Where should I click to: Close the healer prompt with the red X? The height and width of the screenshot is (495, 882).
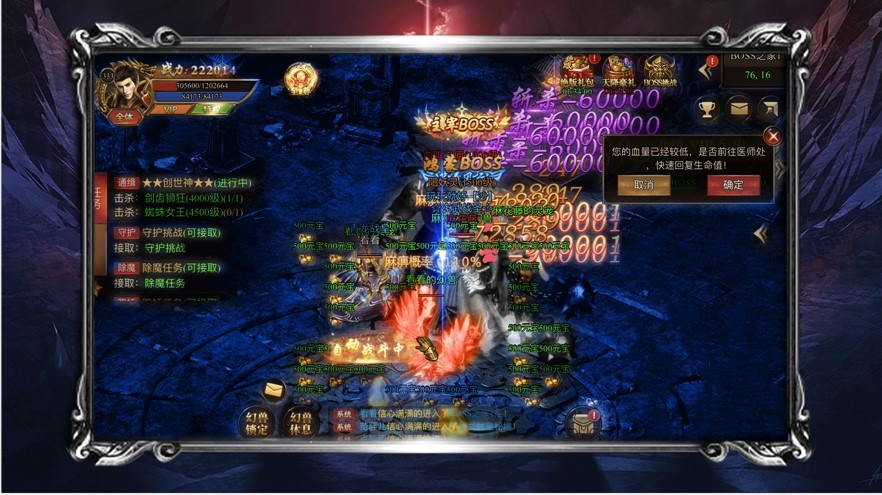pos(772,136)
